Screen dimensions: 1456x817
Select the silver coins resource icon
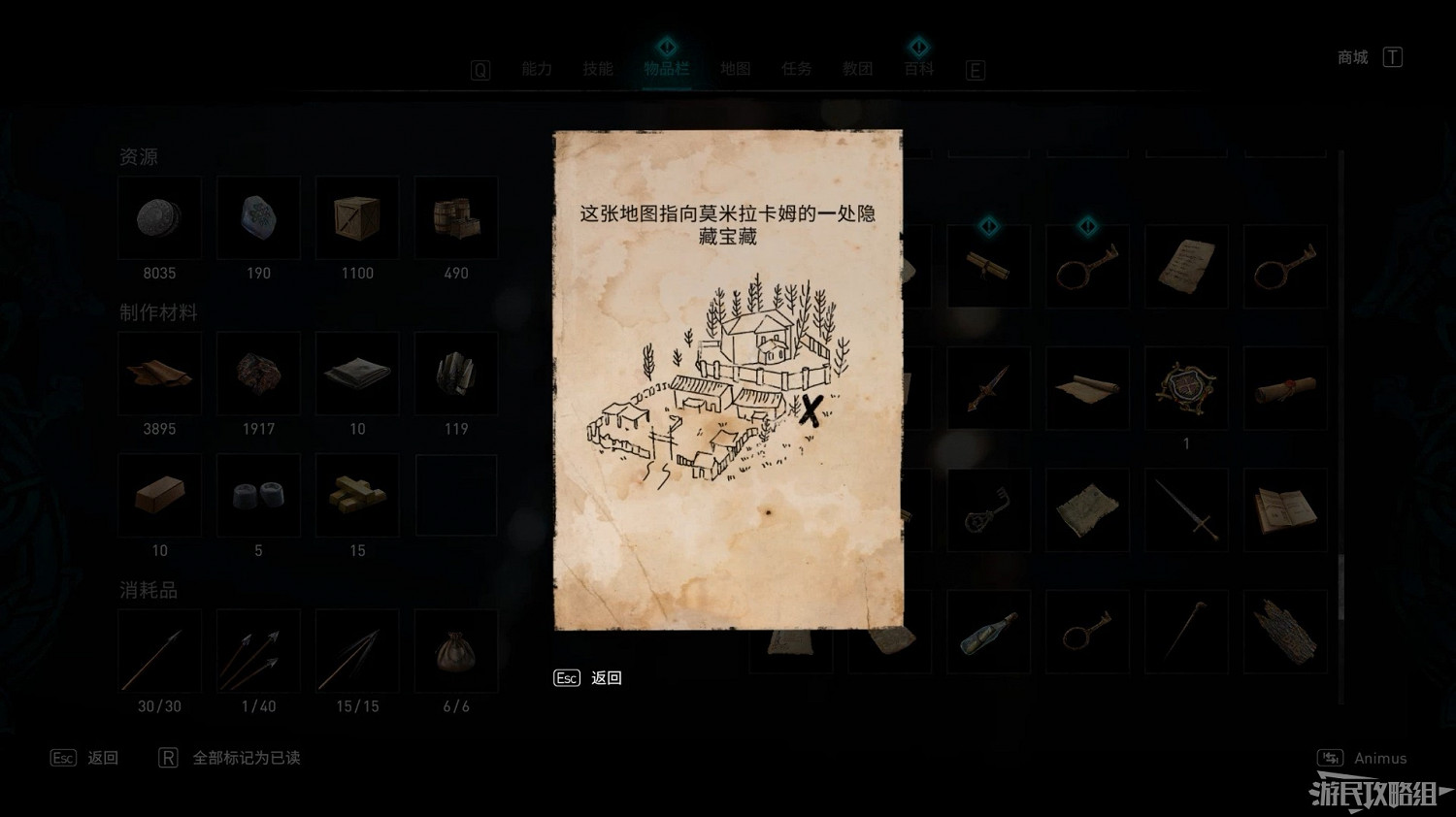coord(159,217)
